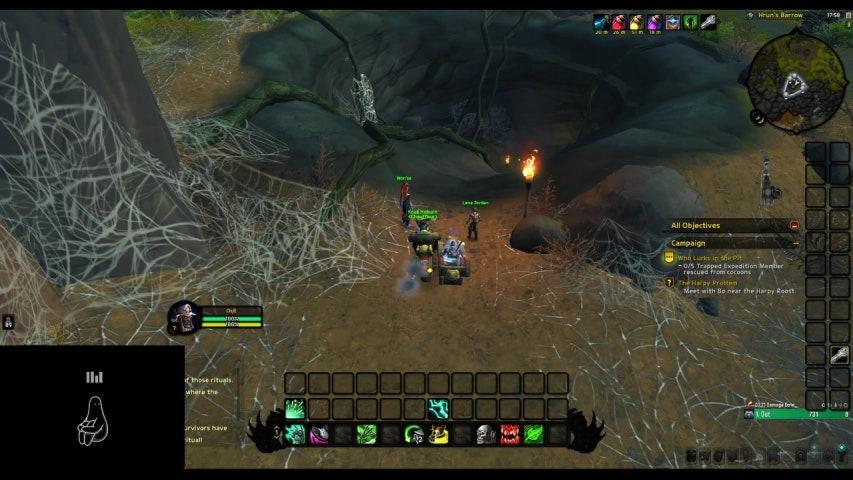The image size is (853, 480).
Task: Use the grey skull face ability
Action: pos(486,434)
